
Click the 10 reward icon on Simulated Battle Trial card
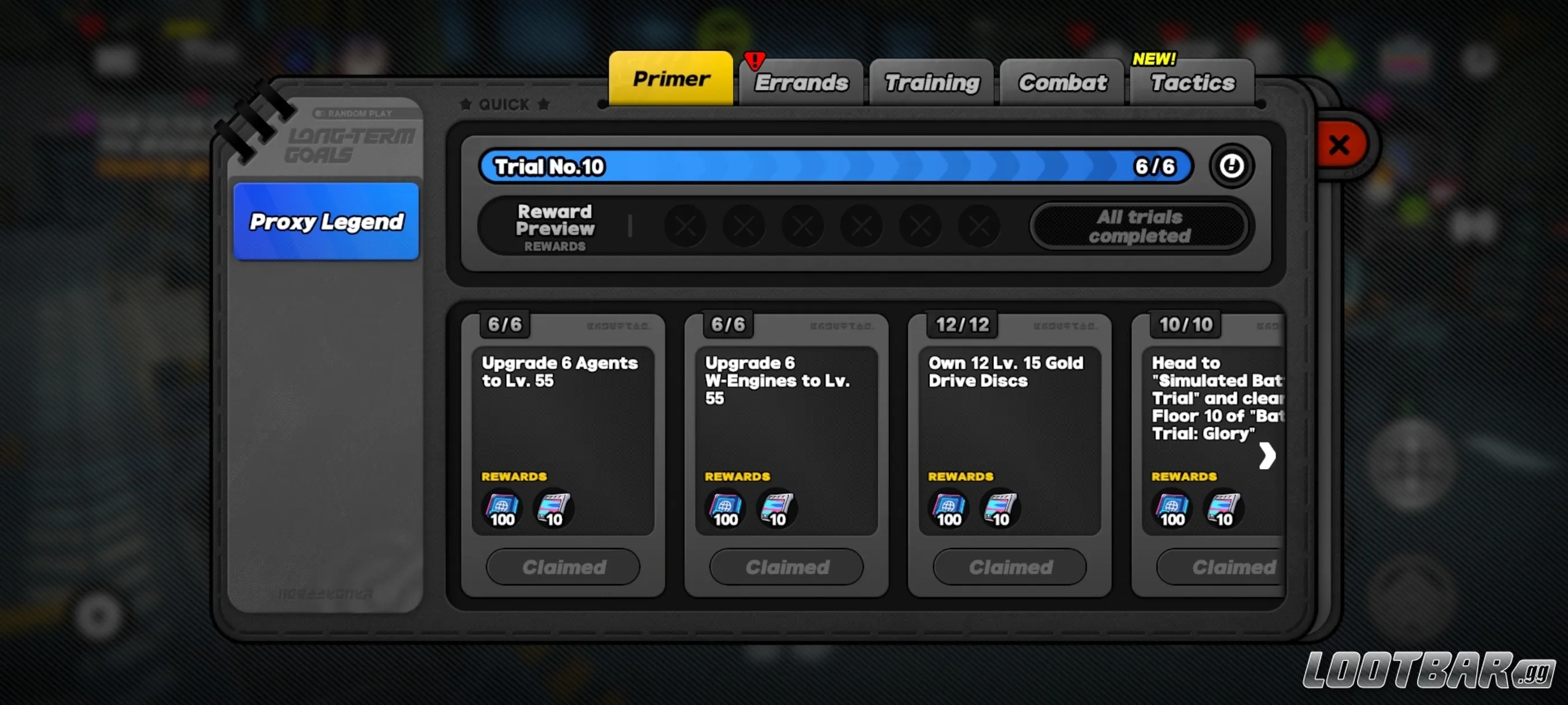coord(1223,510)
